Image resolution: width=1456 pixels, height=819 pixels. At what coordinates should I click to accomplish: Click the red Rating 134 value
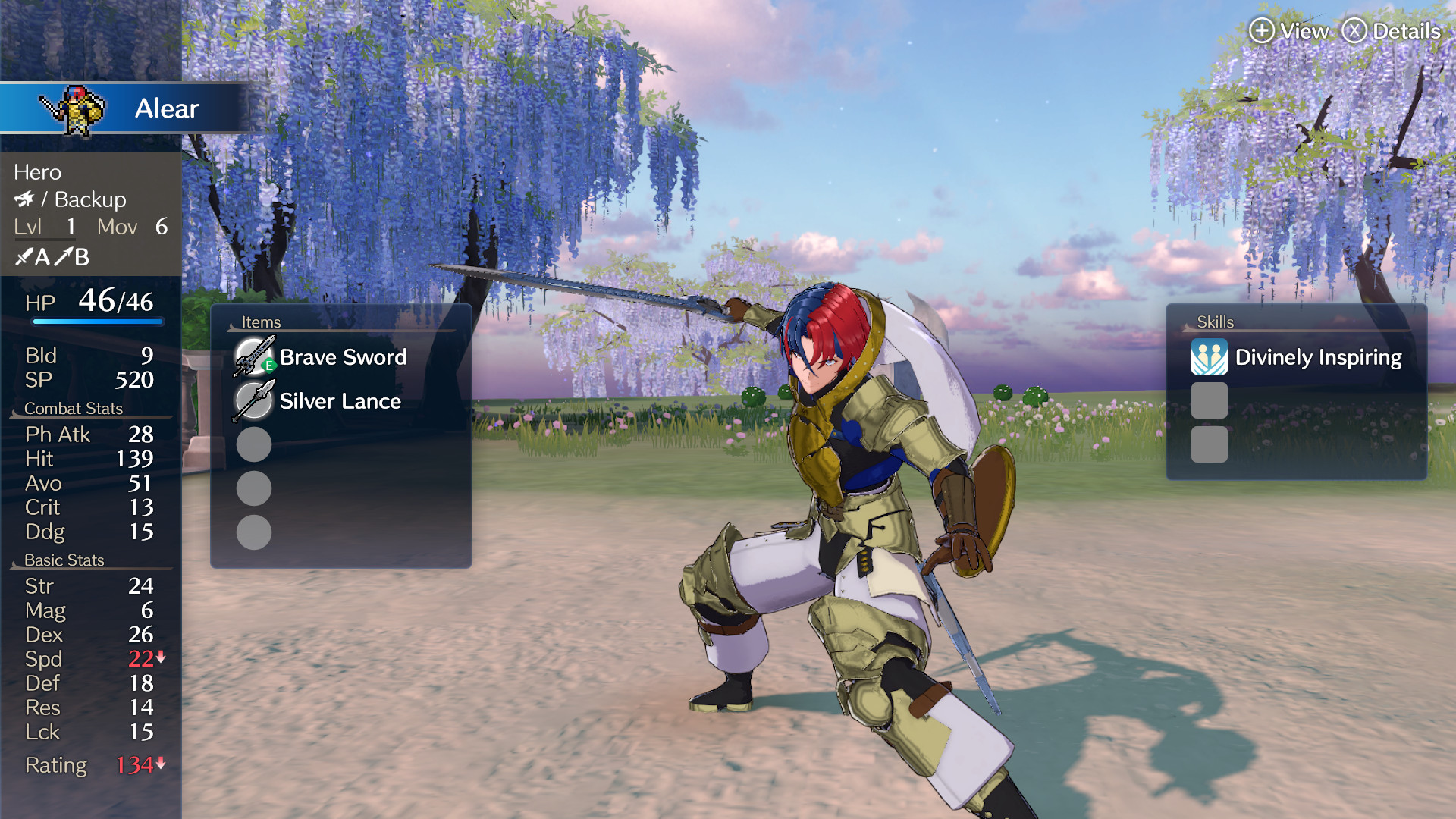click(x=135, y=766)
